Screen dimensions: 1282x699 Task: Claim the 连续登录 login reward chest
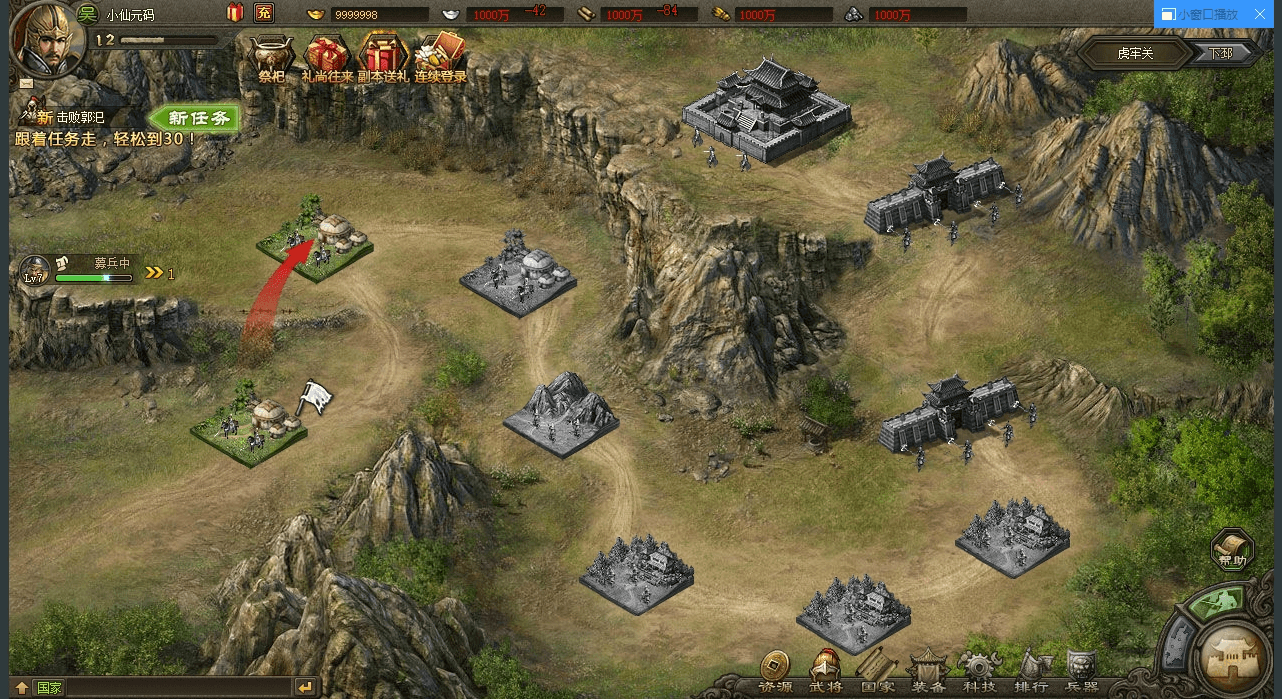pos(440,58)
